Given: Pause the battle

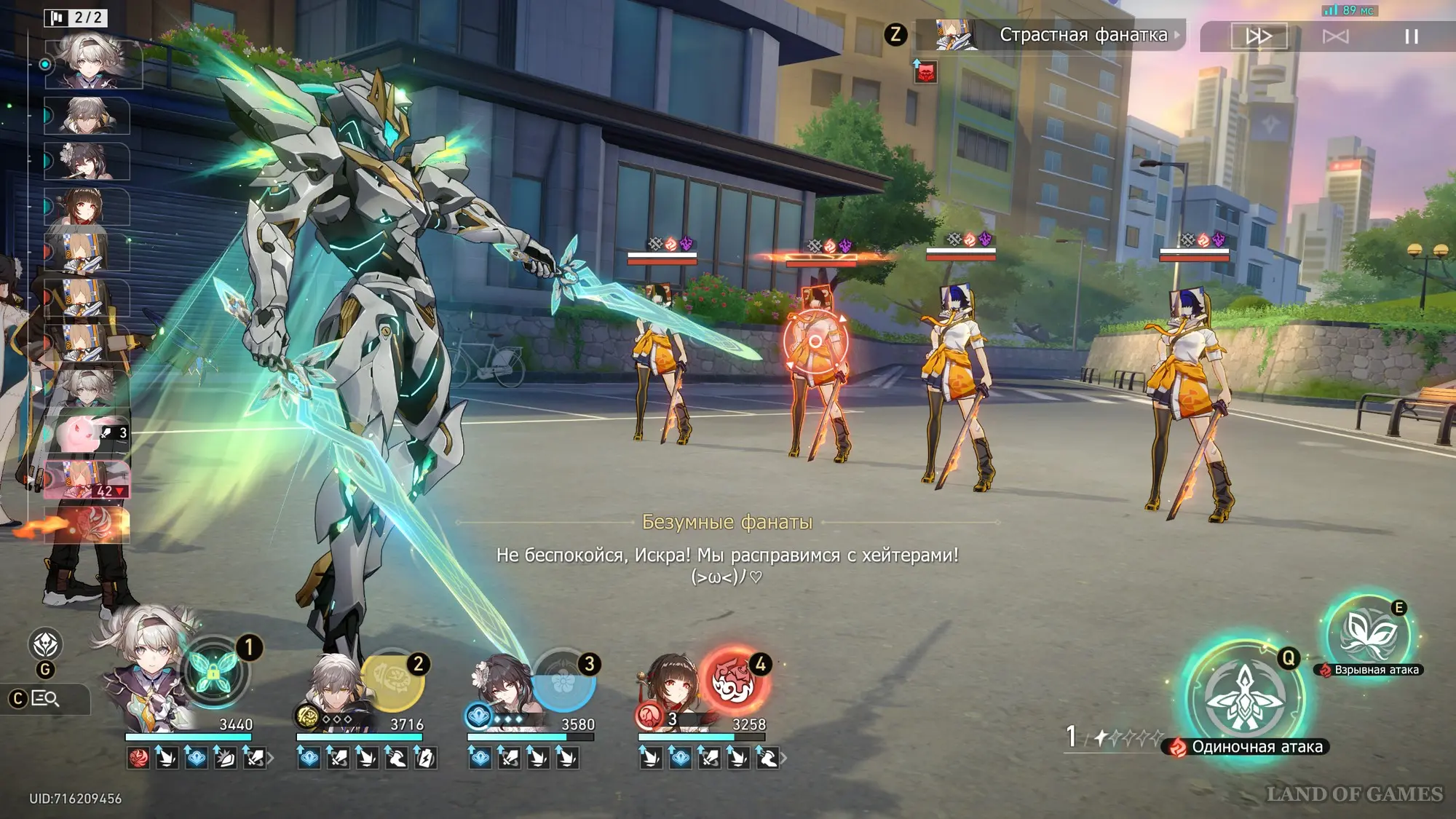Looking at the screenshot, I should click(x=1411, y=36).
